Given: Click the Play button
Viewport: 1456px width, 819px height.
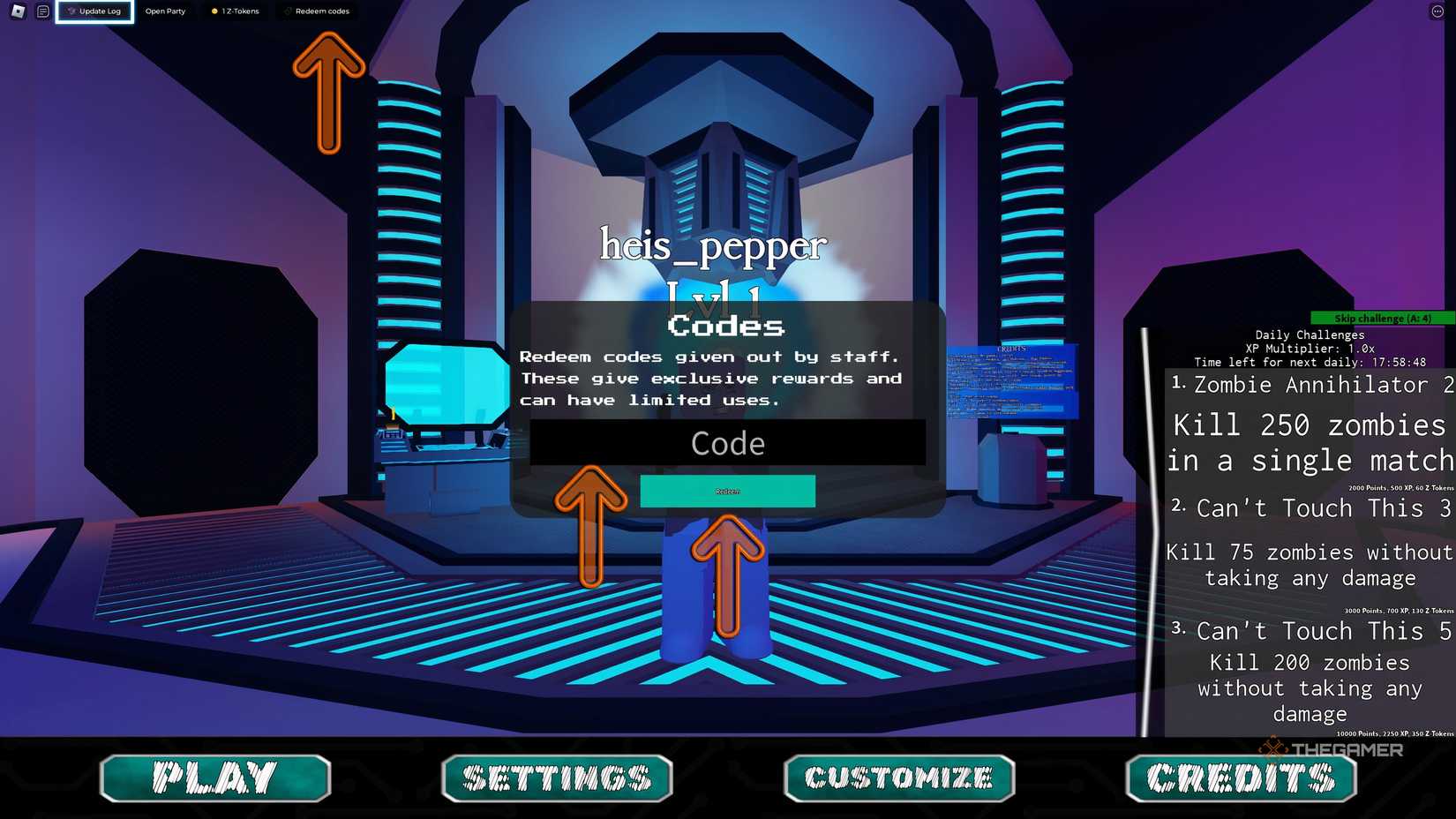Looking at the screenshot, I should click(214, 778).
